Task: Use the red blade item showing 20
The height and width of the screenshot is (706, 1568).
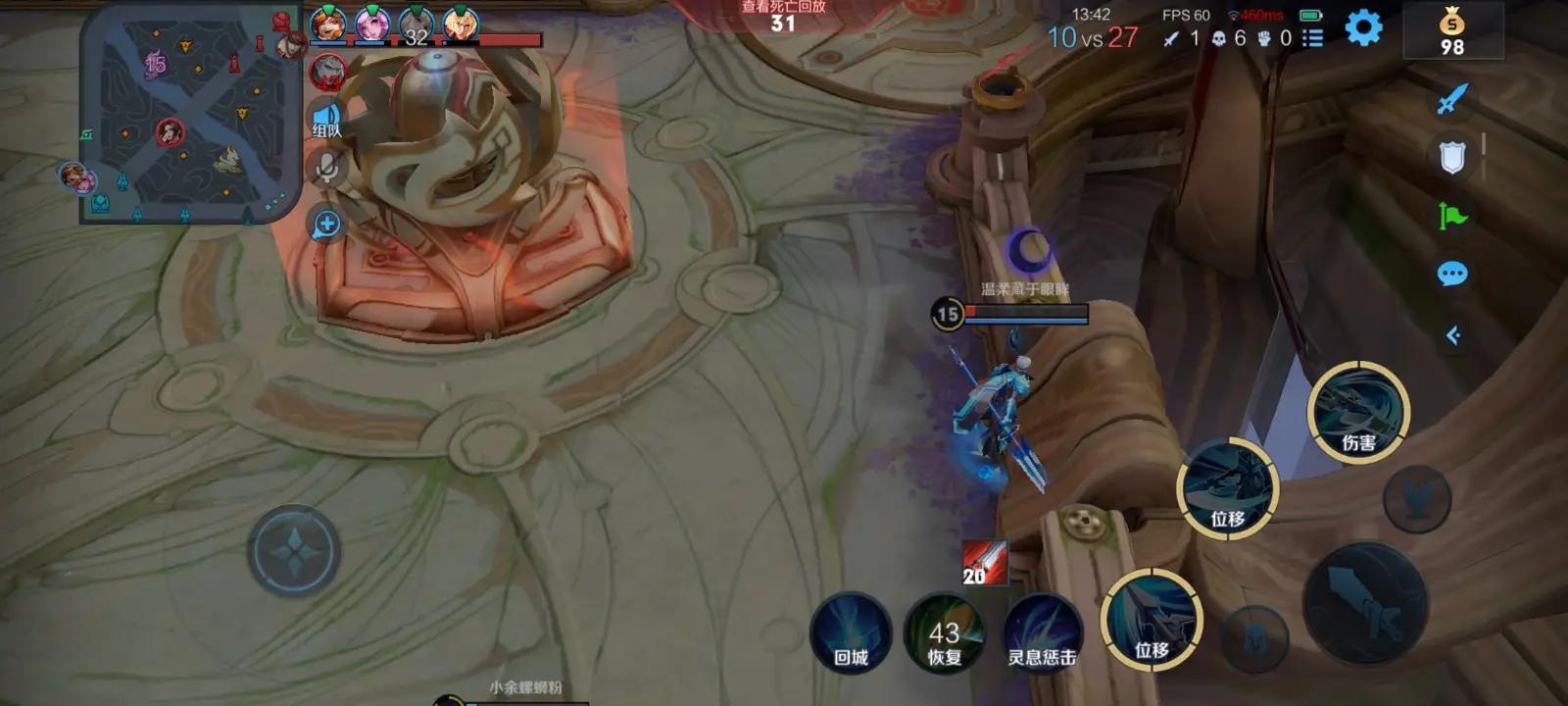Action: [x=984, y=563]
